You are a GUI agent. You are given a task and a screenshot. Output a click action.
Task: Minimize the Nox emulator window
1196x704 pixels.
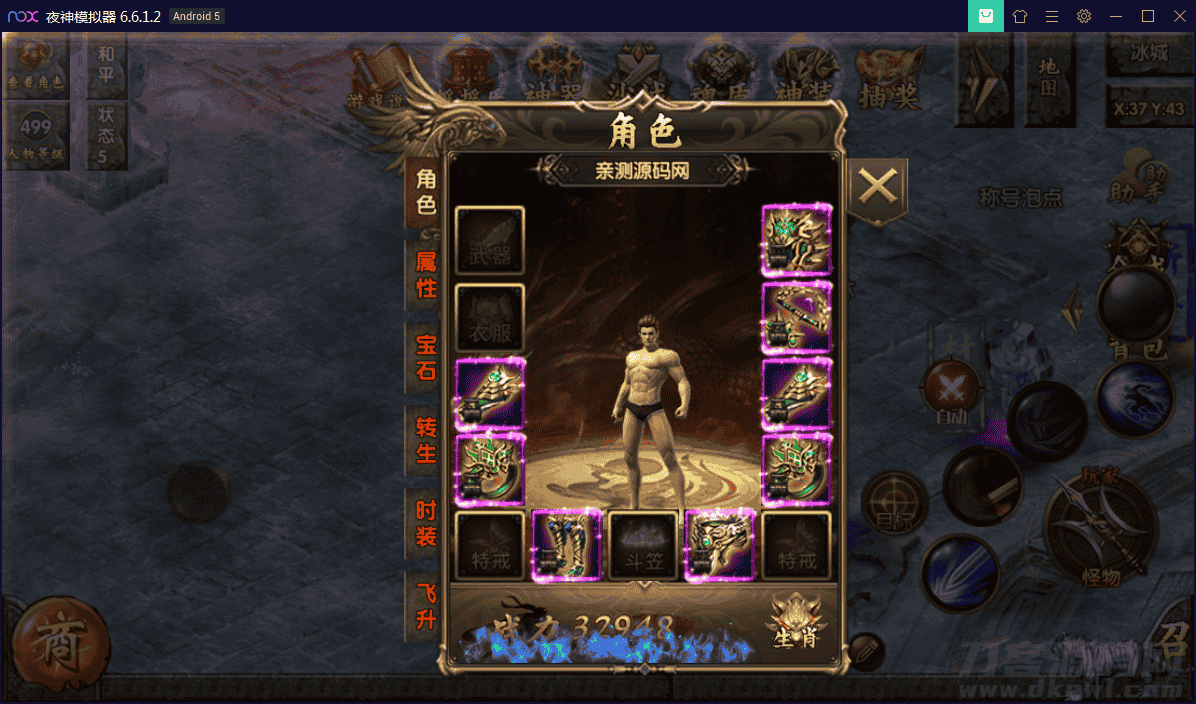(x=1116, y=16)
